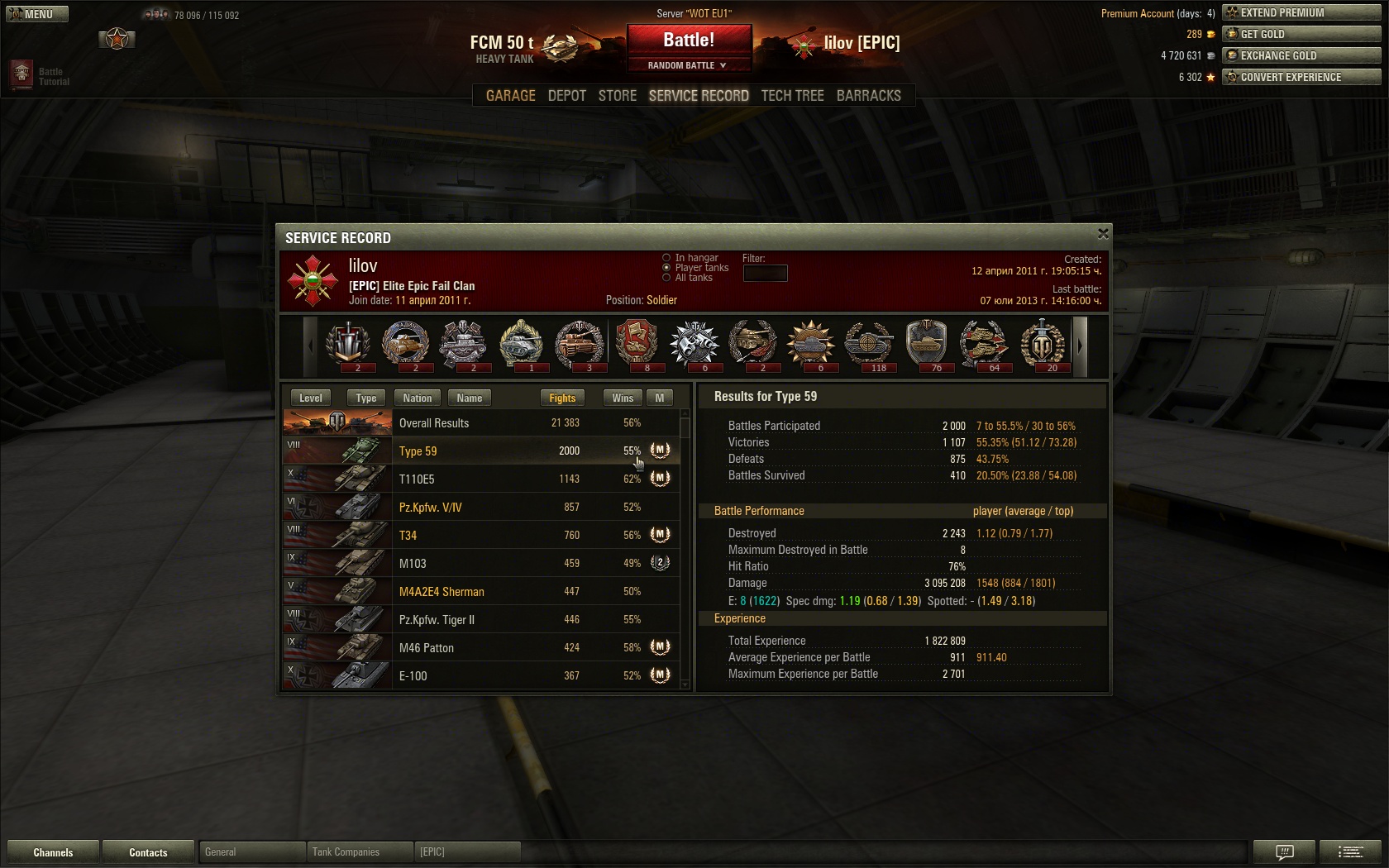
Task: Click the Get Gold button
Action: [1301, 34]
